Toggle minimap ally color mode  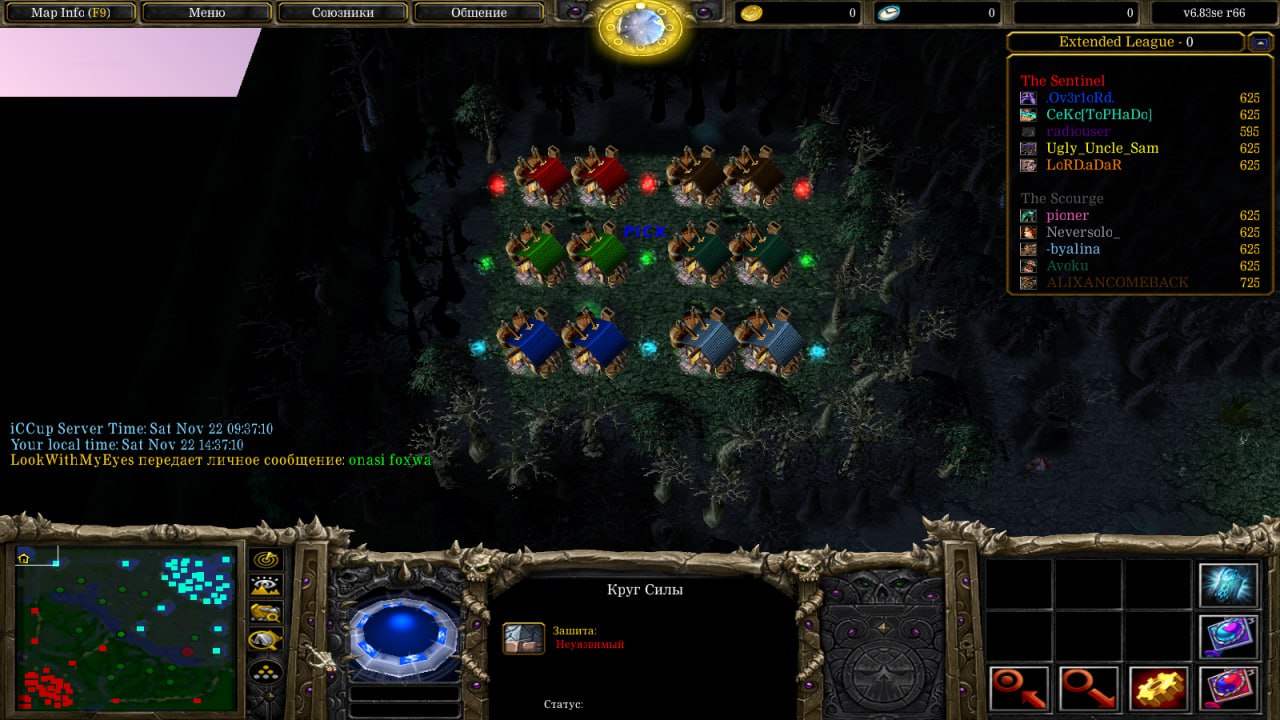pos(266,614)
